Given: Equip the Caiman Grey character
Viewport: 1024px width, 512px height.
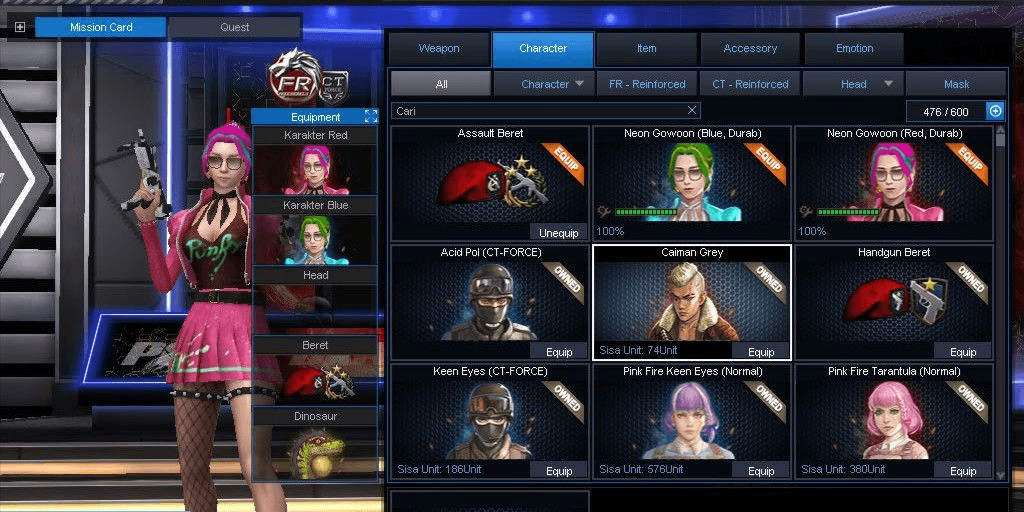Looking at the screenshot, I should coord(761,352).
